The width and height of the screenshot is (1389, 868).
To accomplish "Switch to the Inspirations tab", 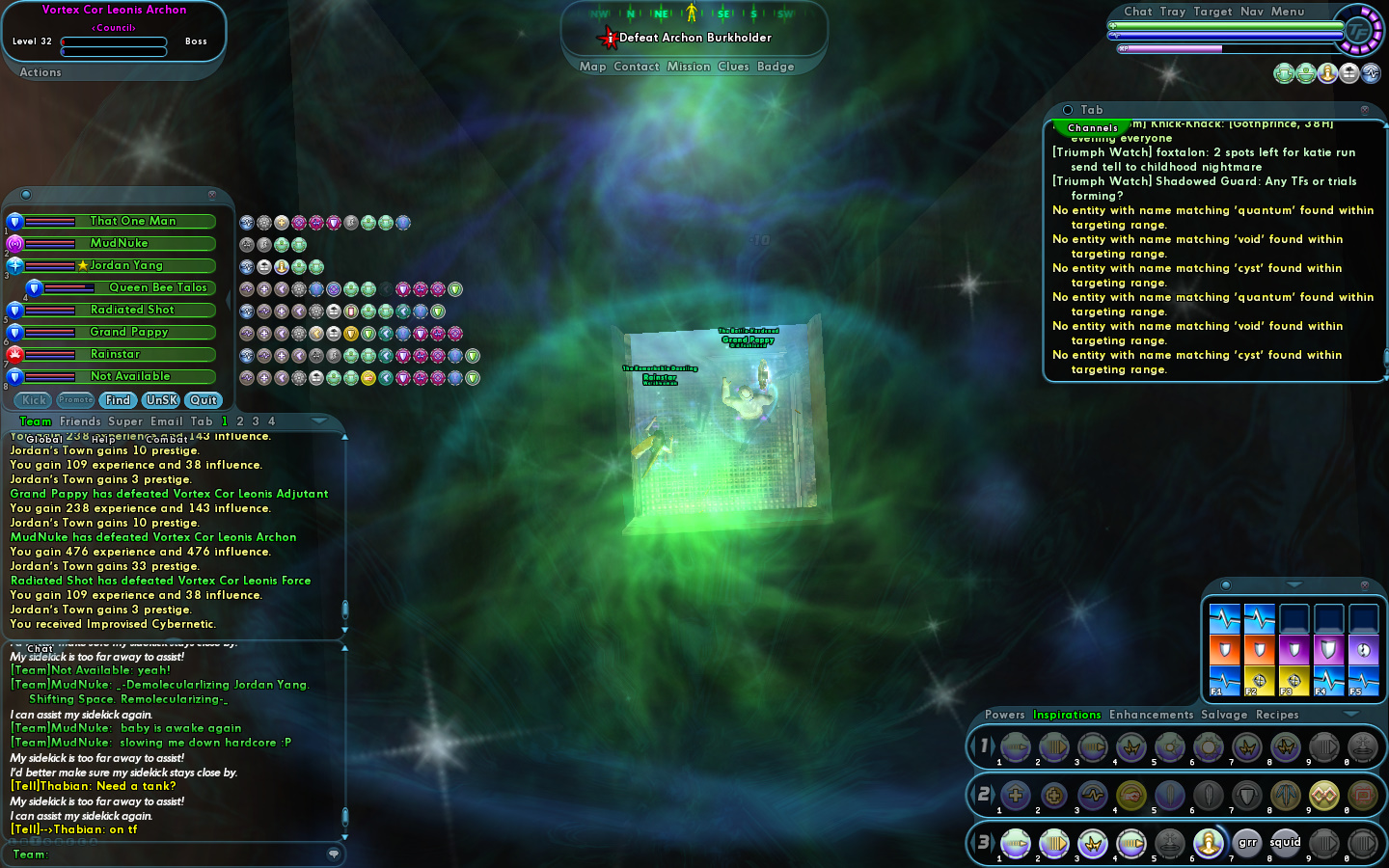I will click(1067, 715).
